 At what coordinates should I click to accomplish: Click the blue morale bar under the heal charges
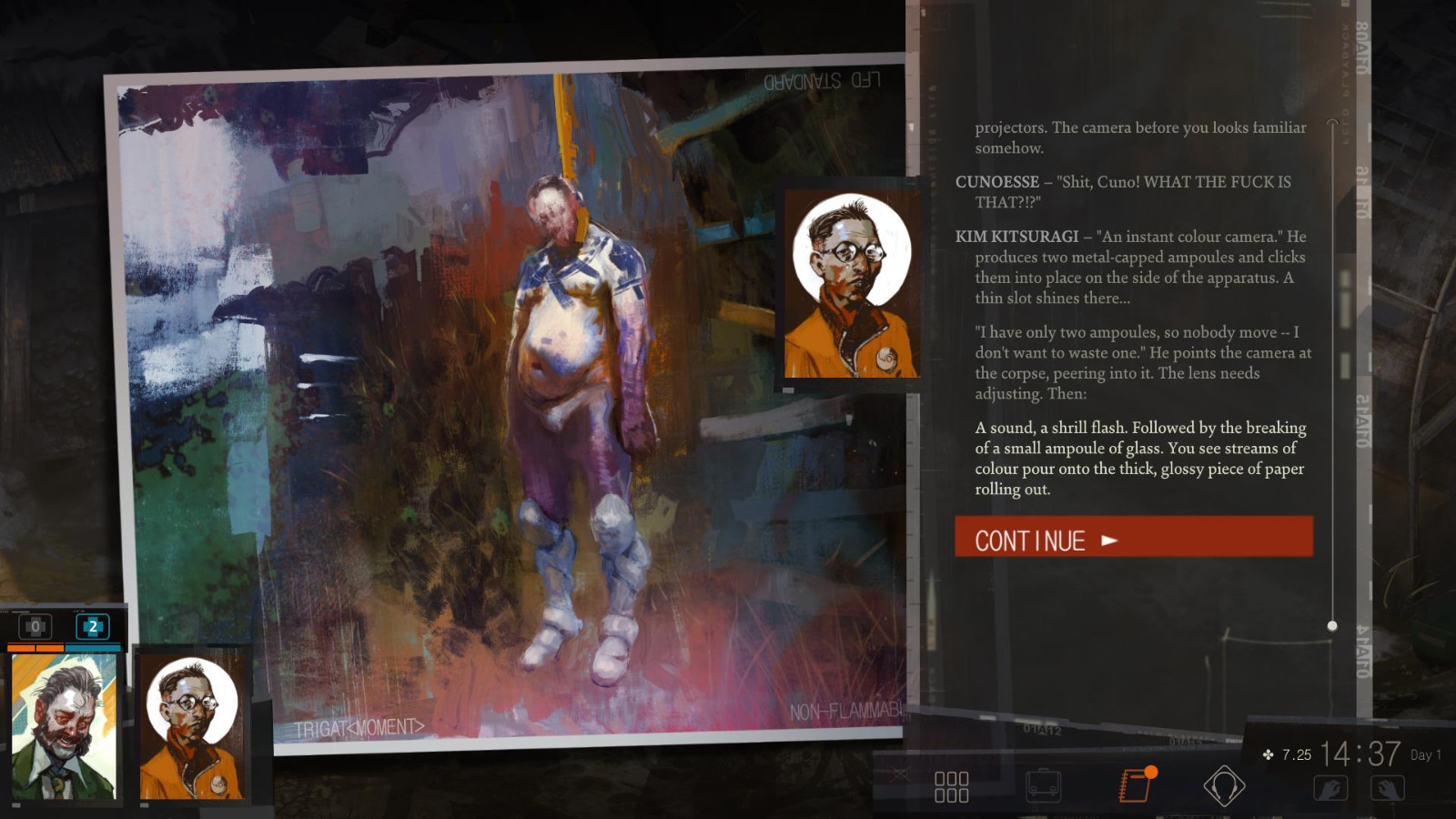point(94,646)
